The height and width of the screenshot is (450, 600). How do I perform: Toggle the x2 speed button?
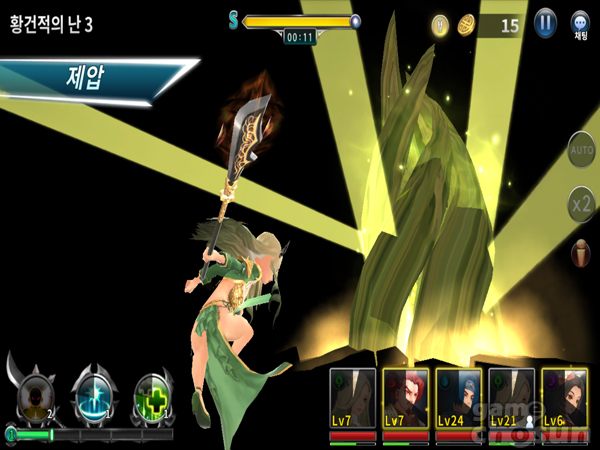(x=581, y=203)
